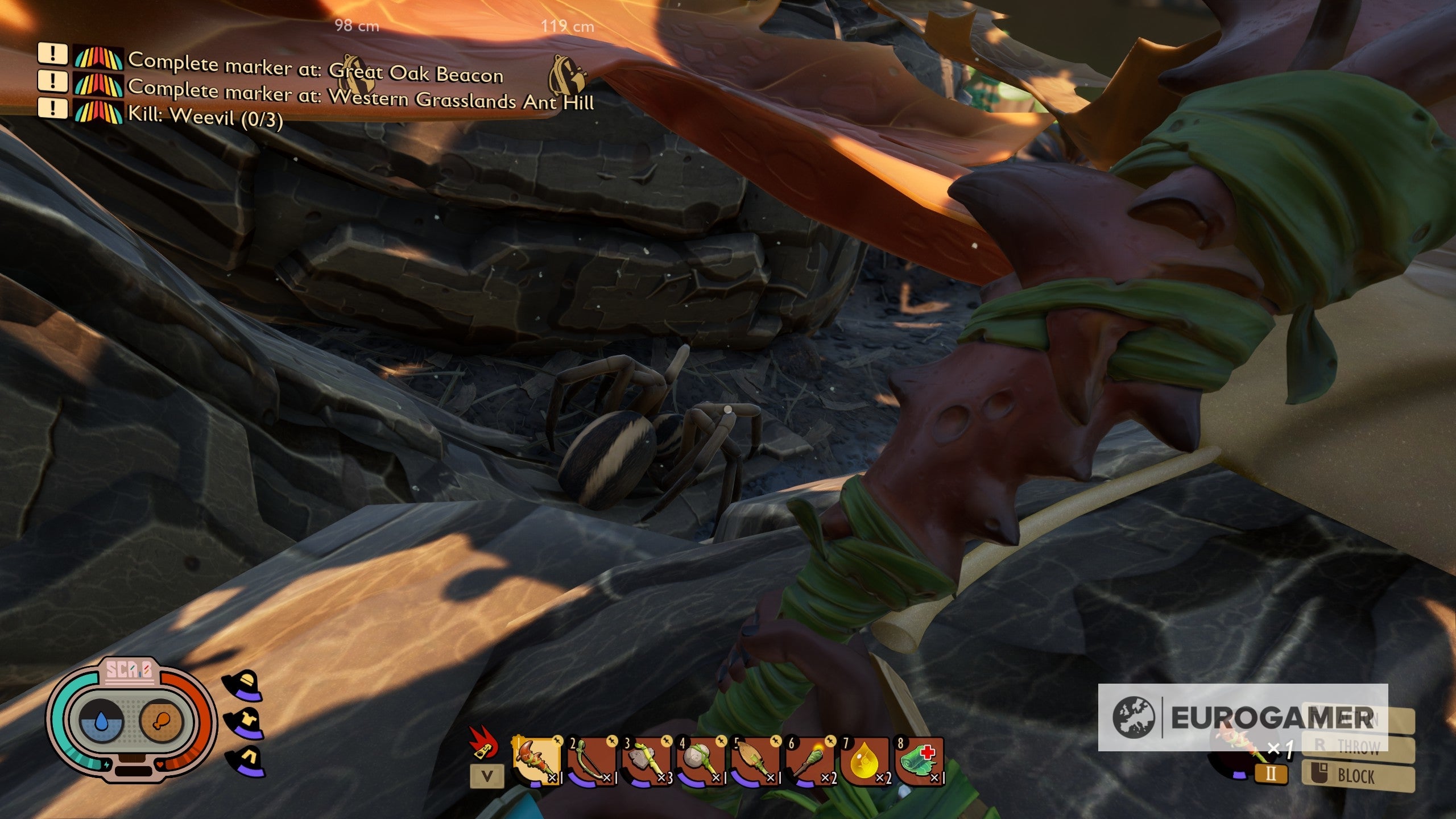Image resolution: width=1456 pixels, height=819 pixels.
Task: Inspect the chest armor shirt icon
Action: [x=243, y=722]
